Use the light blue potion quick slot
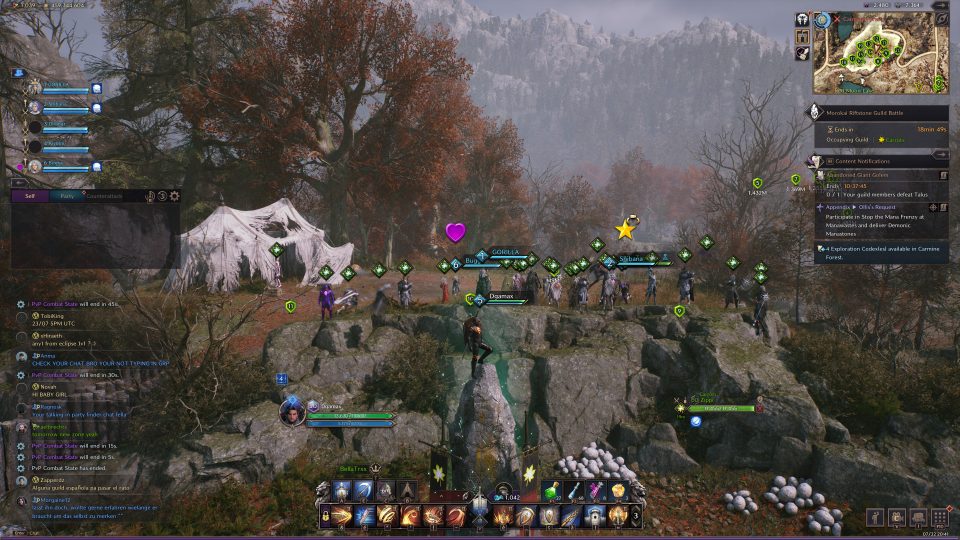This screenshot has height=540, width=960. click(575, 491)
